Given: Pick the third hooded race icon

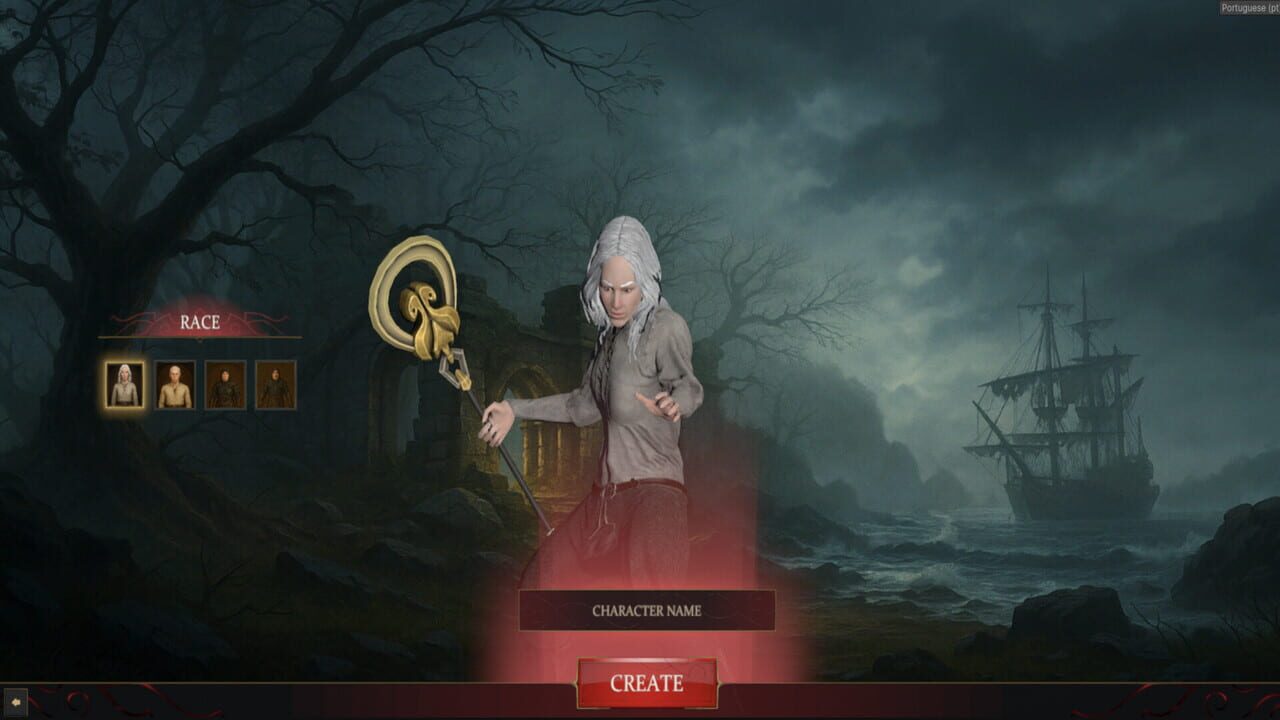Looking at the screenshot, I should click(x=224, y=386).
